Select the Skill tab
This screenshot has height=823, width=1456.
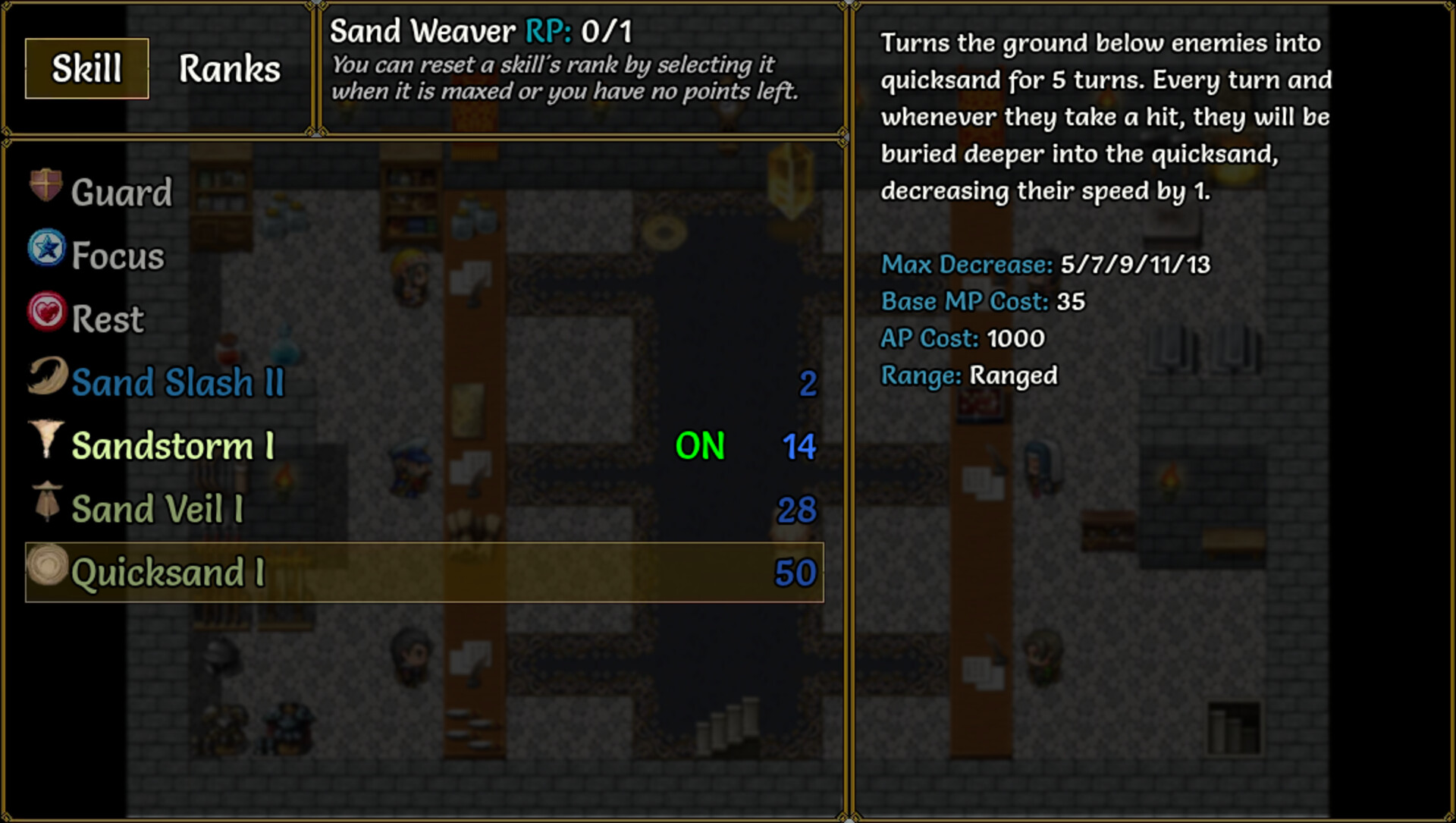tap(85, 68)
